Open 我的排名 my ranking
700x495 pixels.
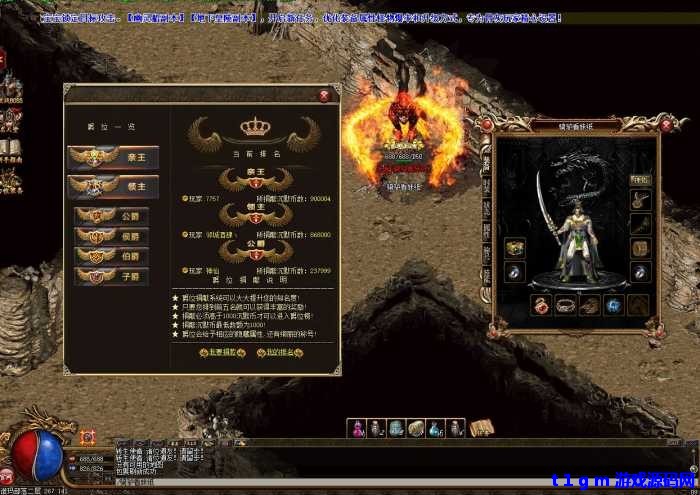[275, 353]
